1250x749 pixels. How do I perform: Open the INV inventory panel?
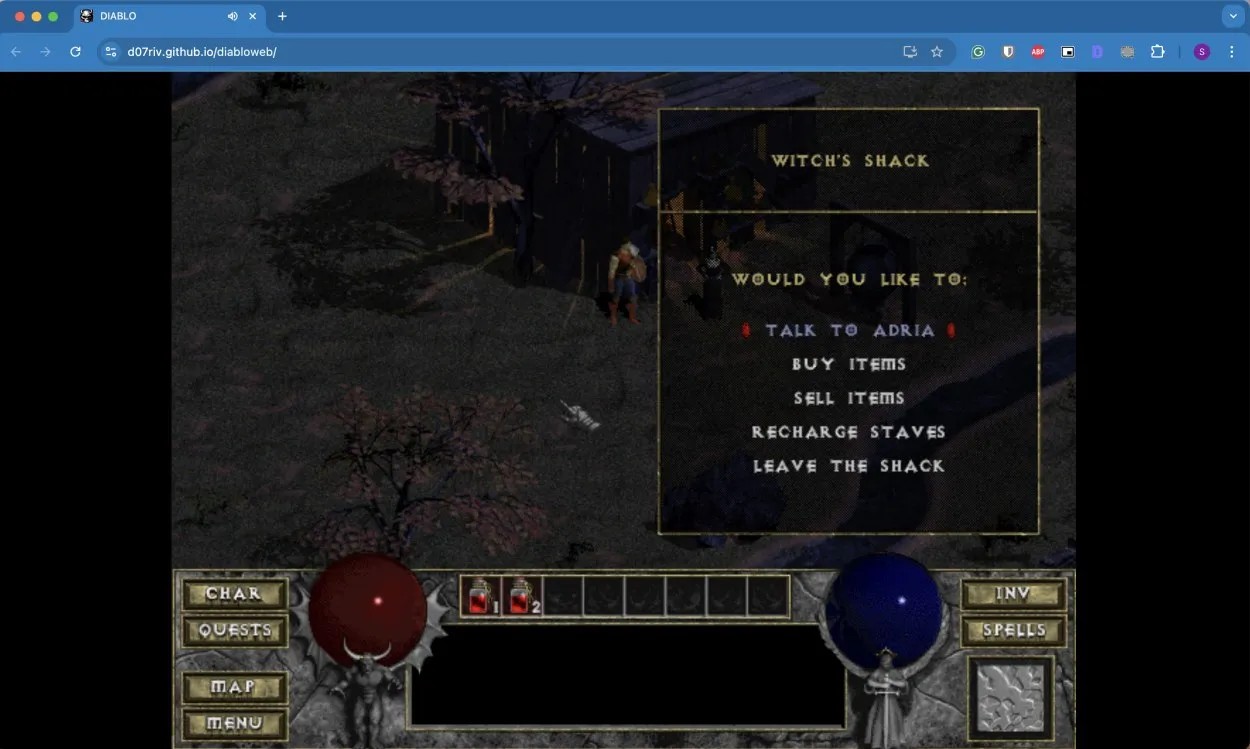click(1013, 594)
